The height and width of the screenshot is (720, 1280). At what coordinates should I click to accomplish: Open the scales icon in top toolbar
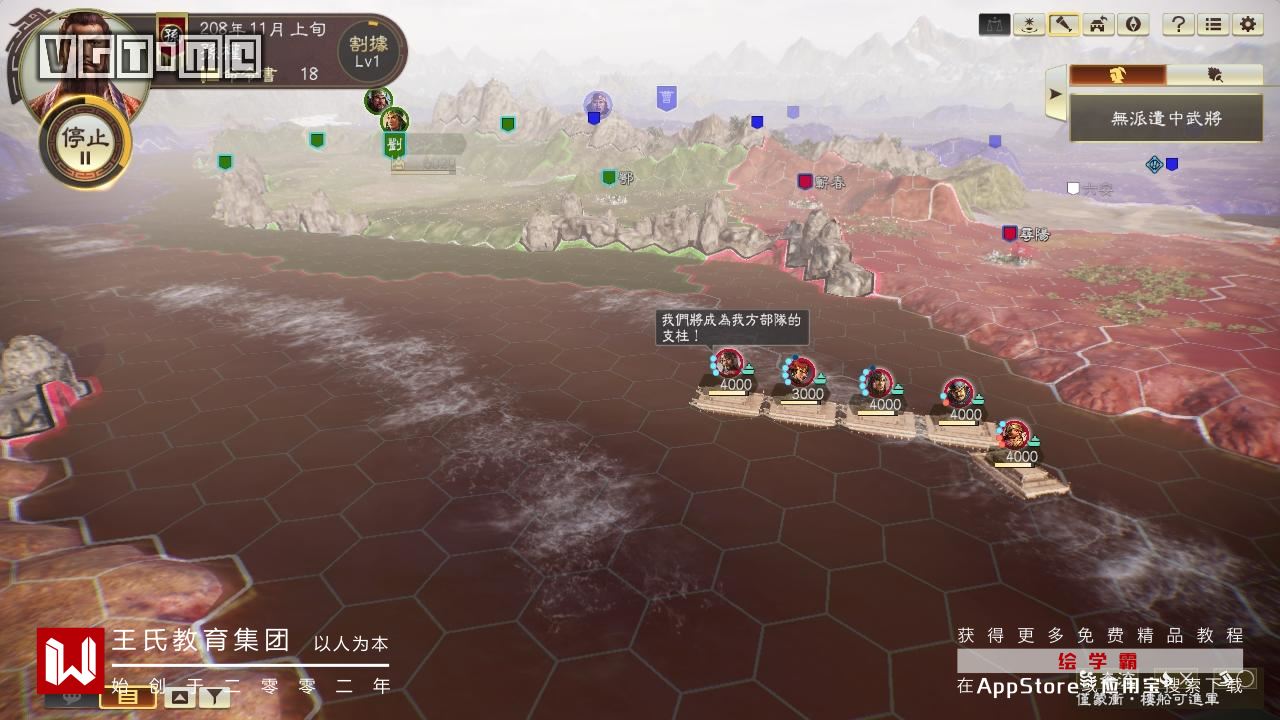point(995,25)
